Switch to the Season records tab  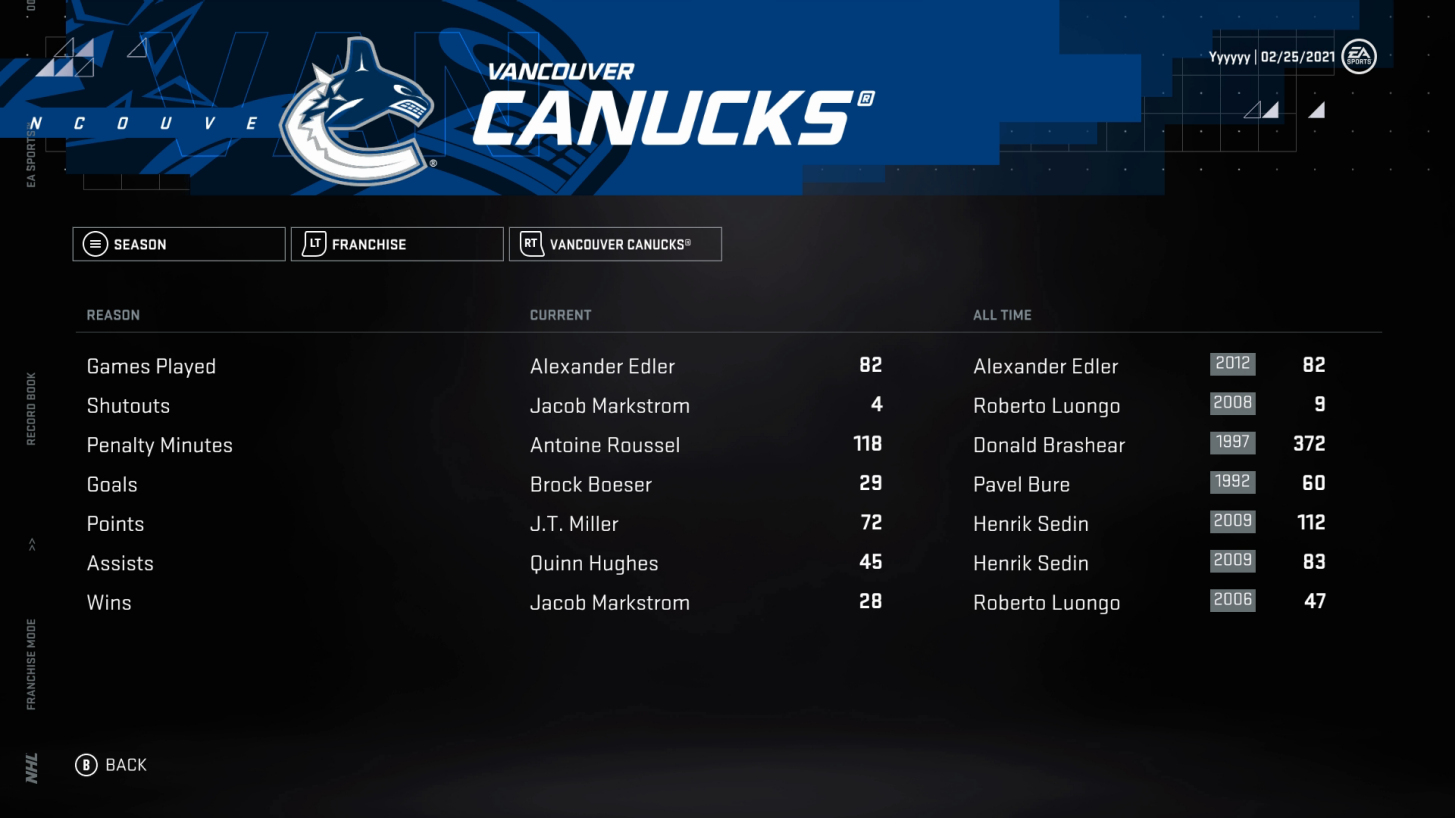pyautogui.click(x=179, y=244)
